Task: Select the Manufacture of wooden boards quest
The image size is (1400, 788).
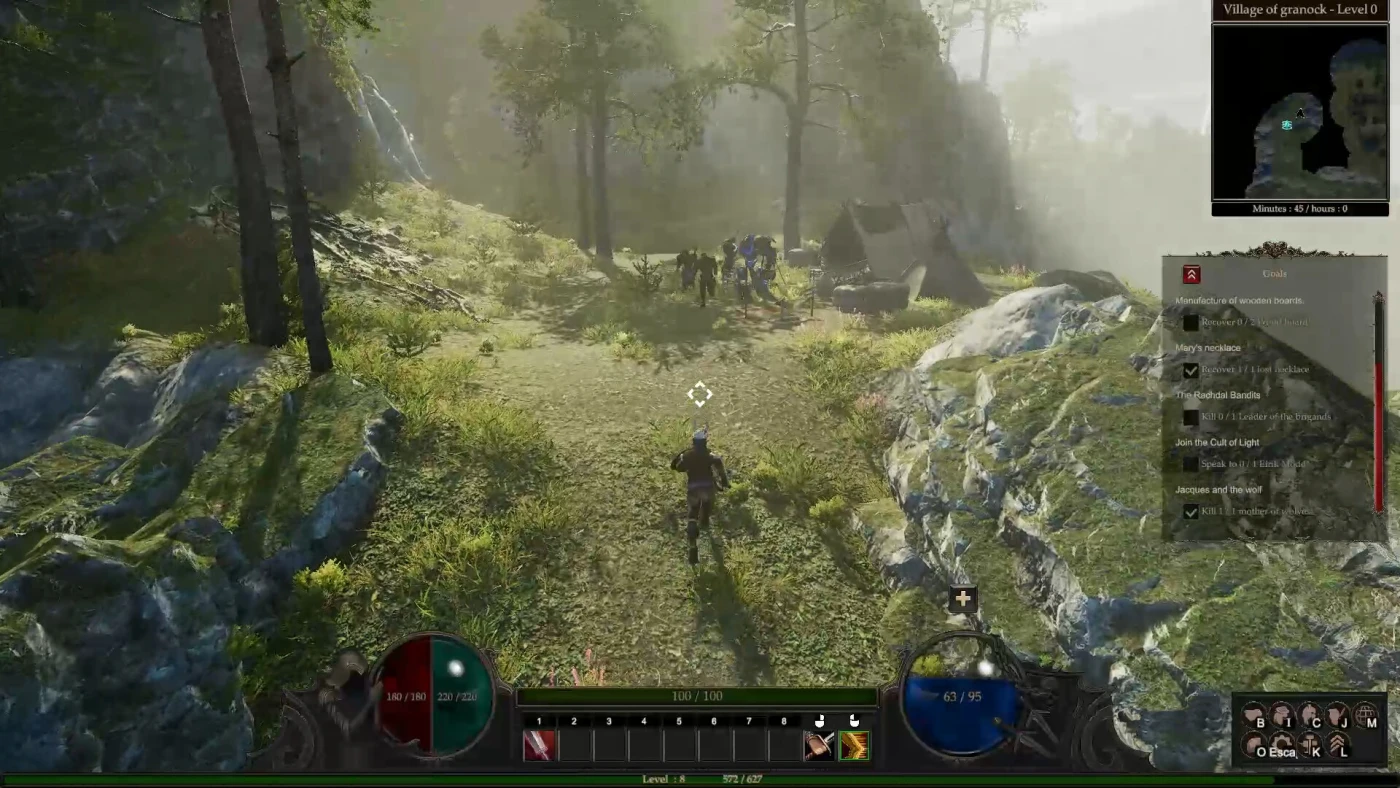Action: click(x=1239, y=301)
